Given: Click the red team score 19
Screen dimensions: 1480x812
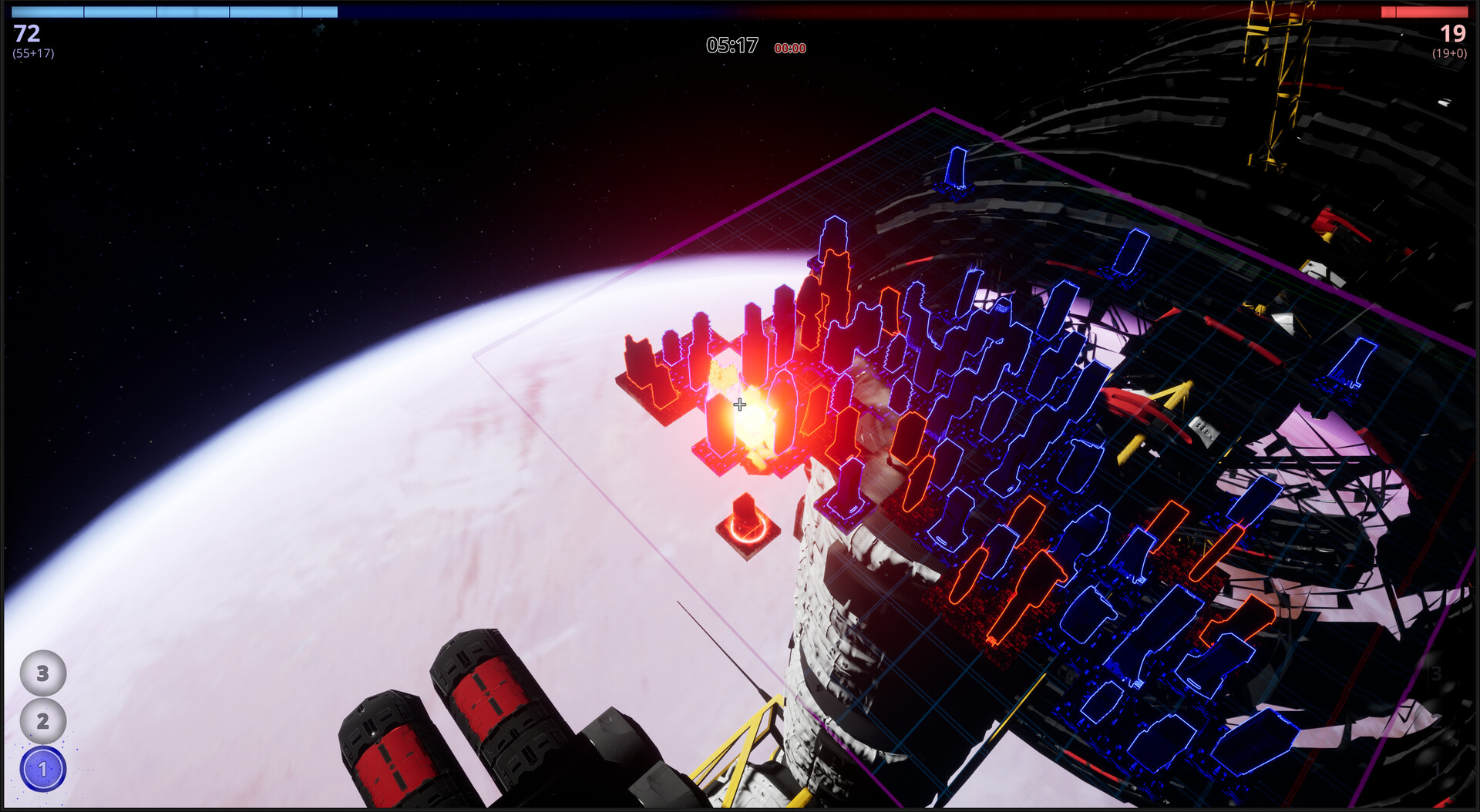Looking at the screenshot, I should (1451, 34).
